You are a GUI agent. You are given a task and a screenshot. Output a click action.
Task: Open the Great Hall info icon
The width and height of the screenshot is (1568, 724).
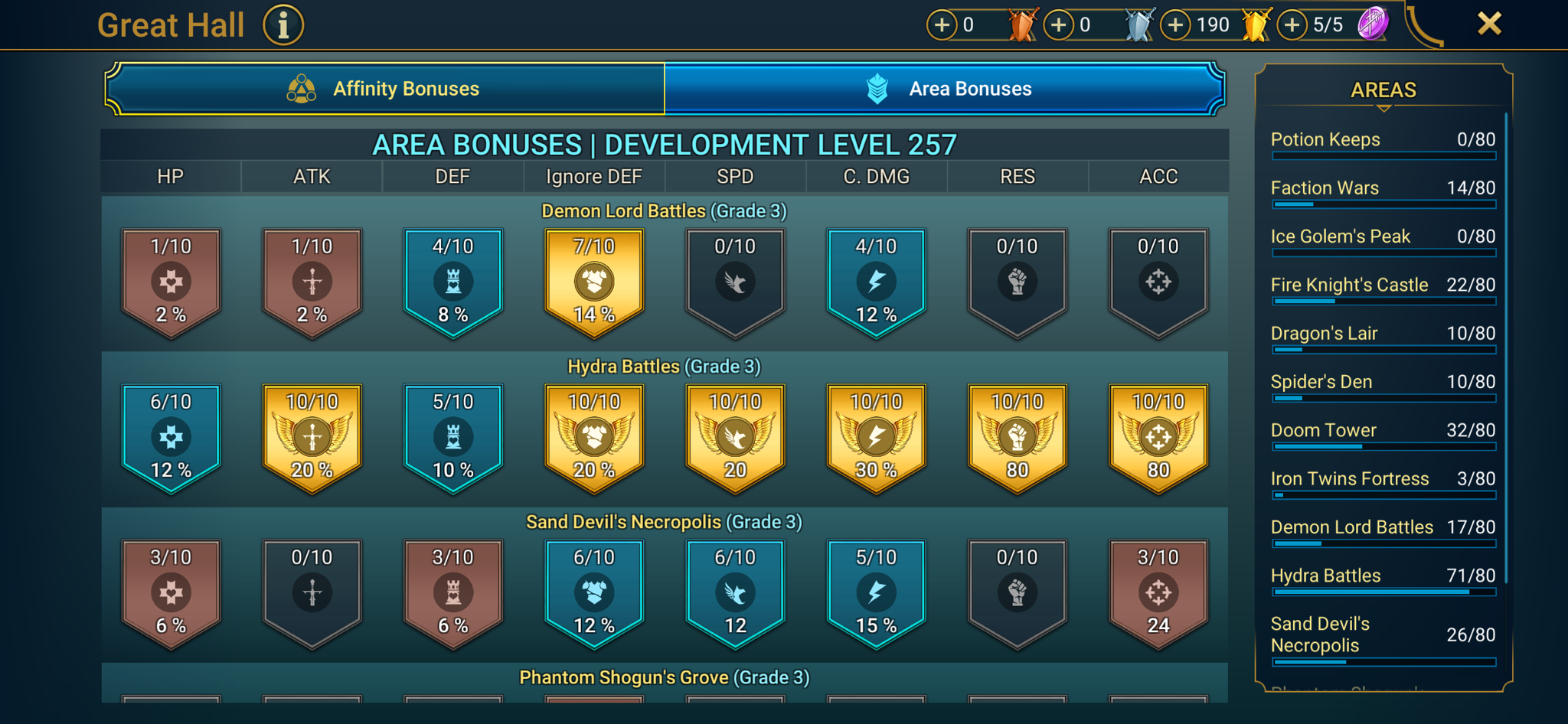(x=282, y=24)
